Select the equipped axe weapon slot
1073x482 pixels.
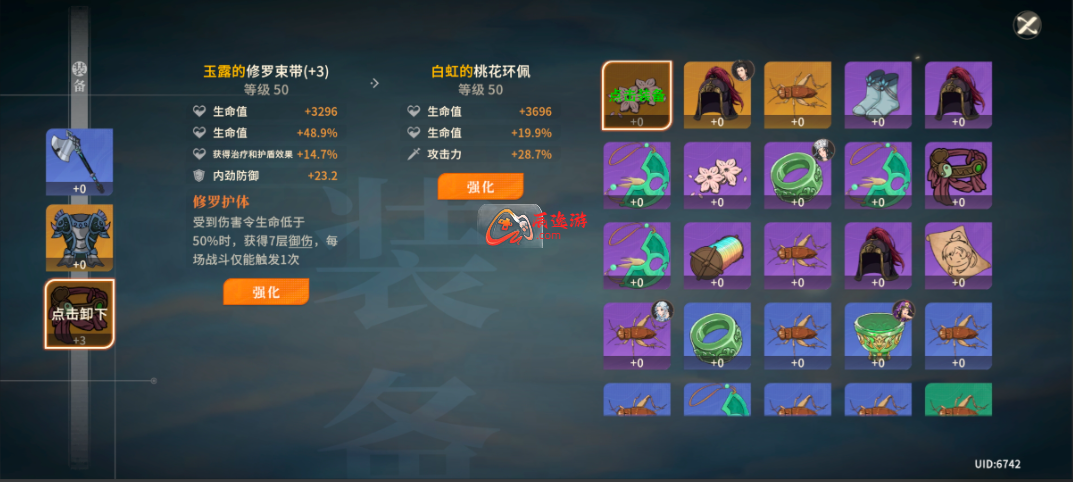point(79,161)
